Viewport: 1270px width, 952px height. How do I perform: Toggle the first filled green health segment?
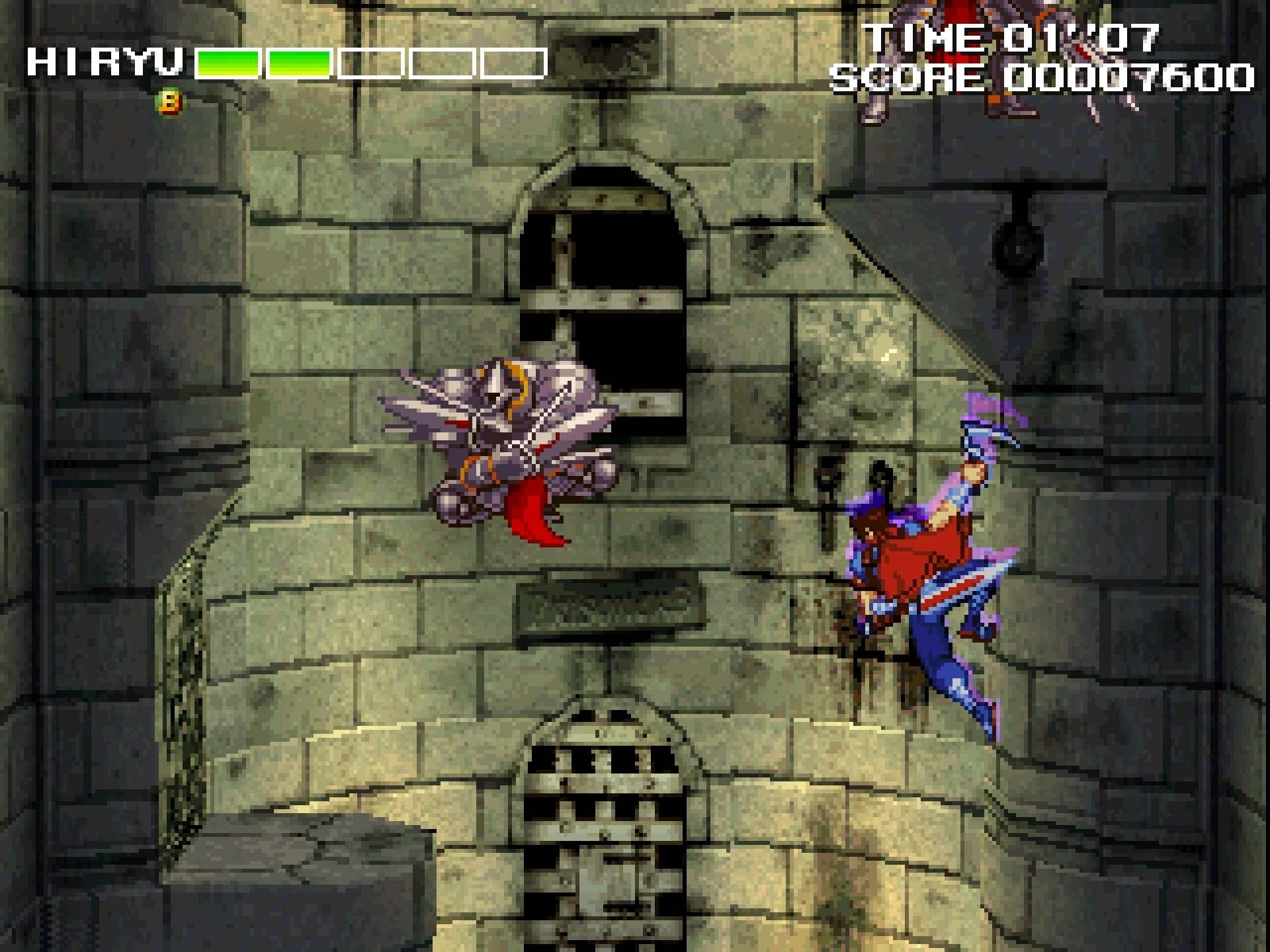pyautogui.click(x=228, y=62)
